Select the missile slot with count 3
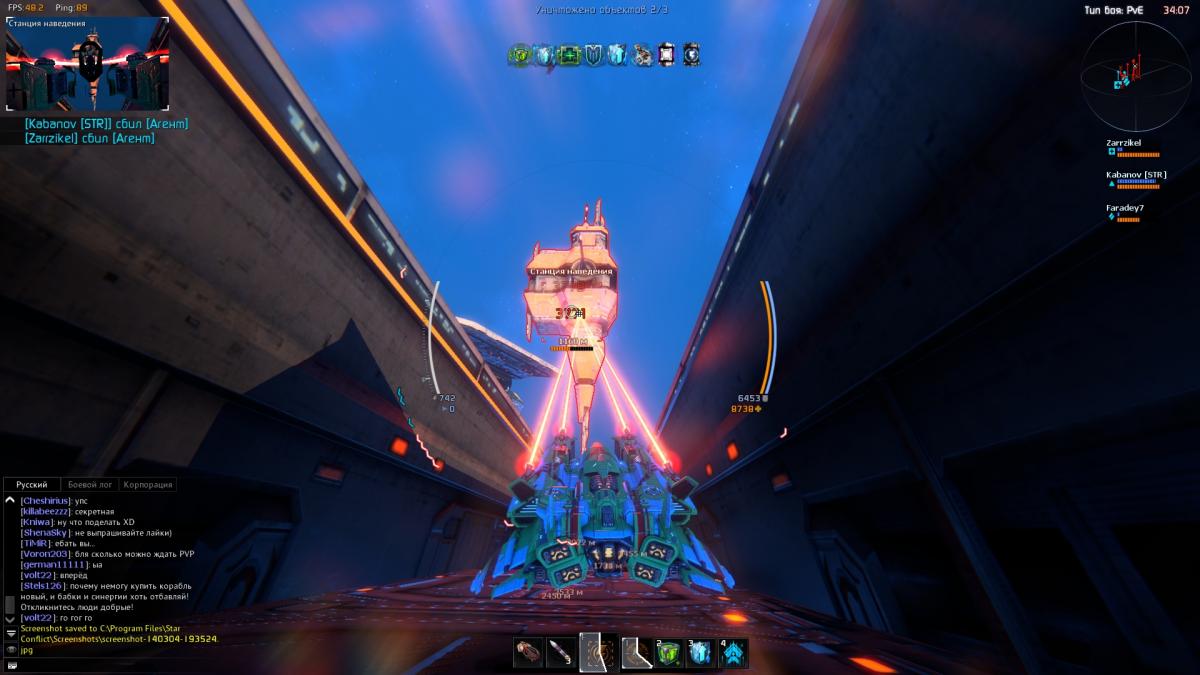 561,653
